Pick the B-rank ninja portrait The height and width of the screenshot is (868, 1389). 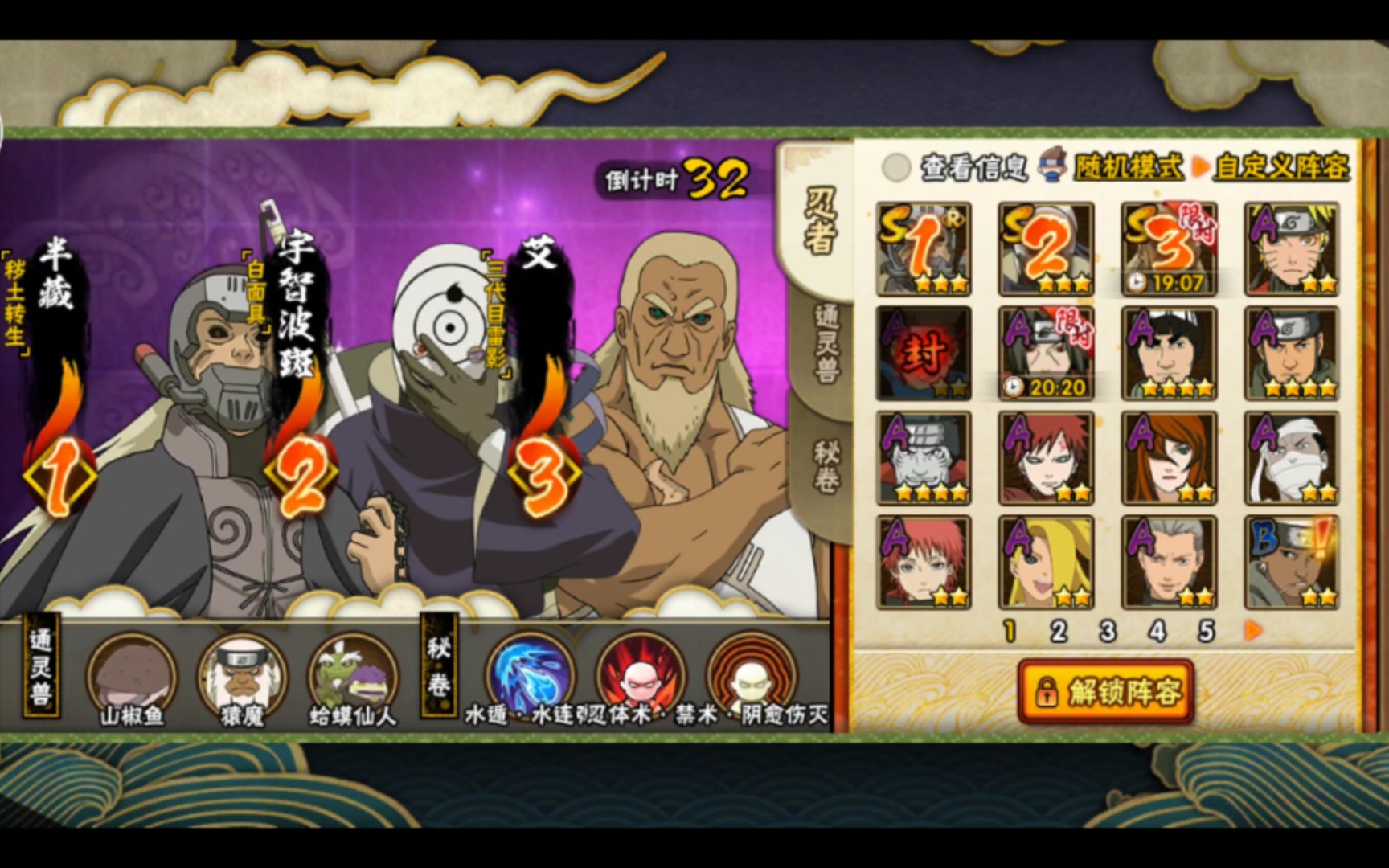[x=1291, y=562]
